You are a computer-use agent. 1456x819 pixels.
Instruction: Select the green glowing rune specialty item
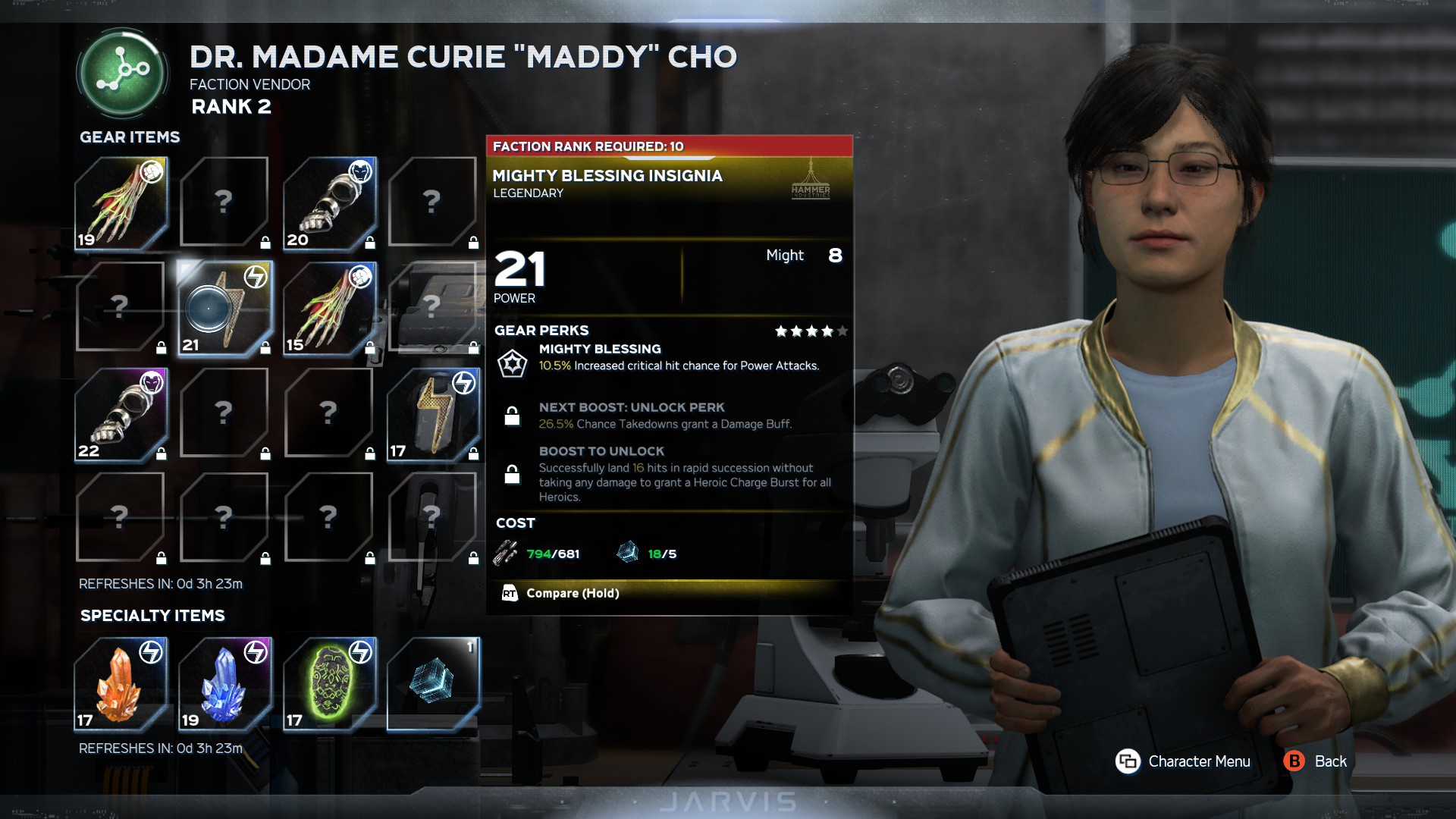(x=329, y=683)
